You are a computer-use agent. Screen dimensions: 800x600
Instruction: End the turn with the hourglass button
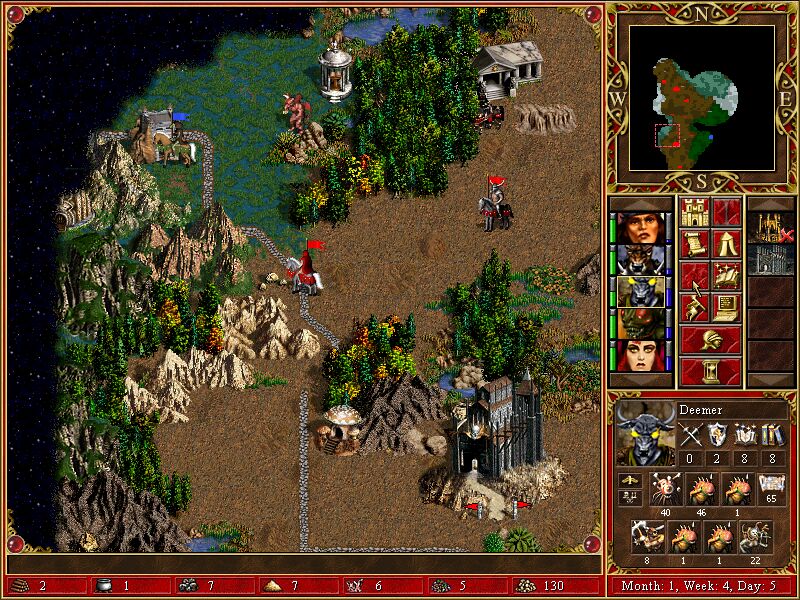710,372
